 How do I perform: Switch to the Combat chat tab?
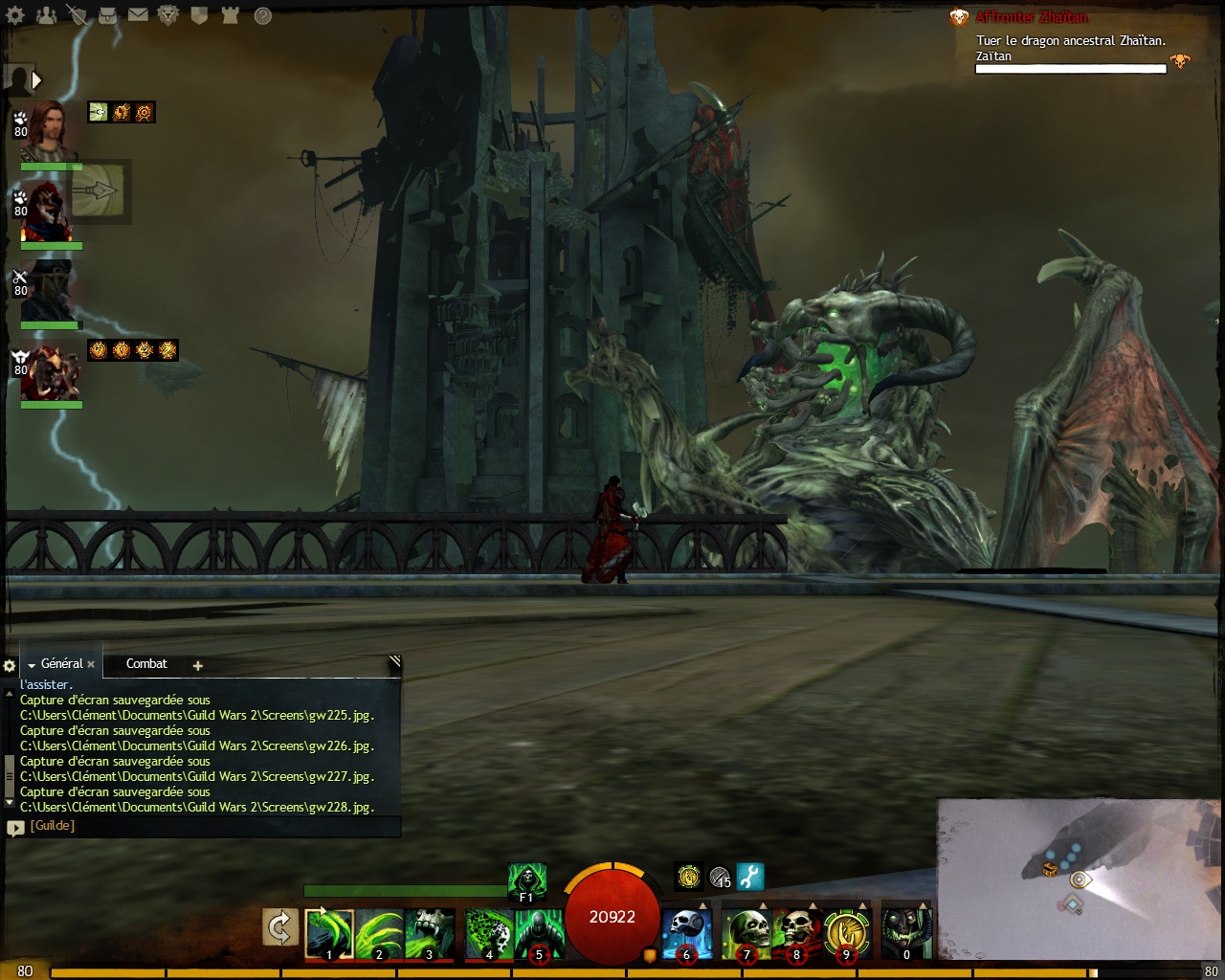coord(146,663)
